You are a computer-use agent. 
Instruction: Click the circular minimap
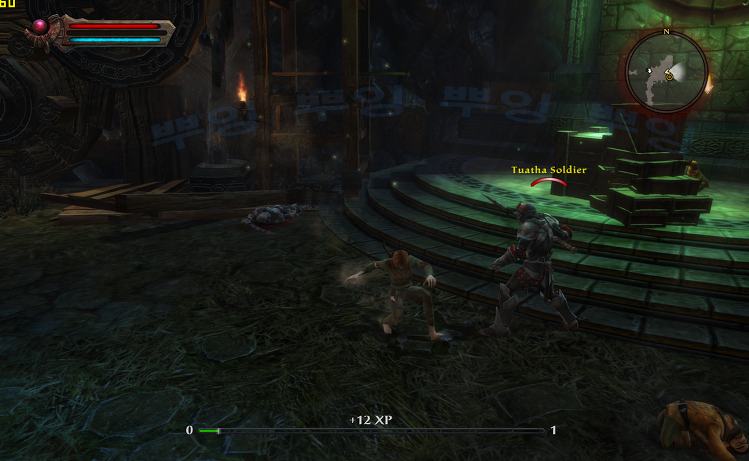666,72
